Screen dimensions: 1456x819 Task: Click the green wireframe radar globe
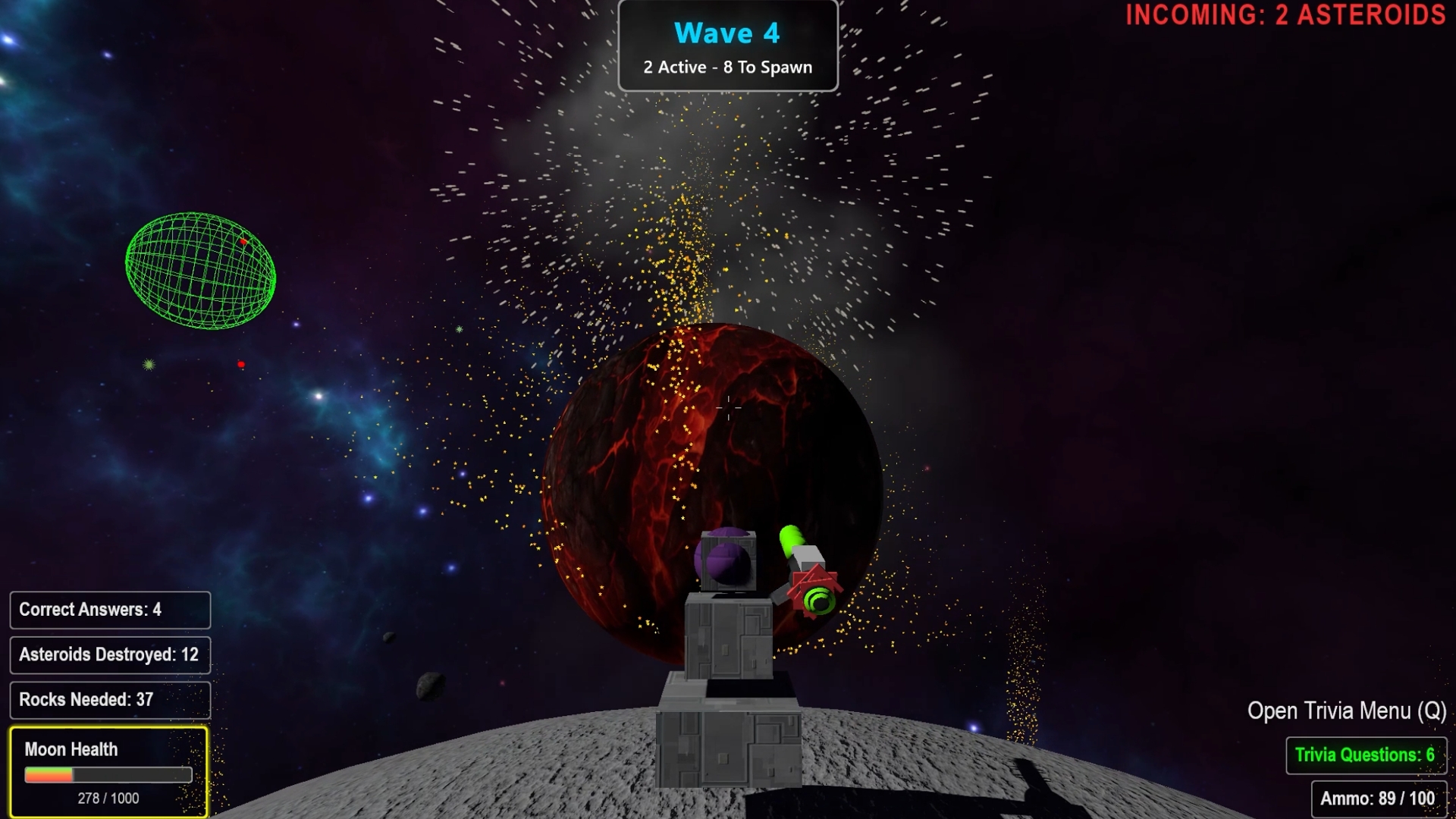[x=200, y=270]
